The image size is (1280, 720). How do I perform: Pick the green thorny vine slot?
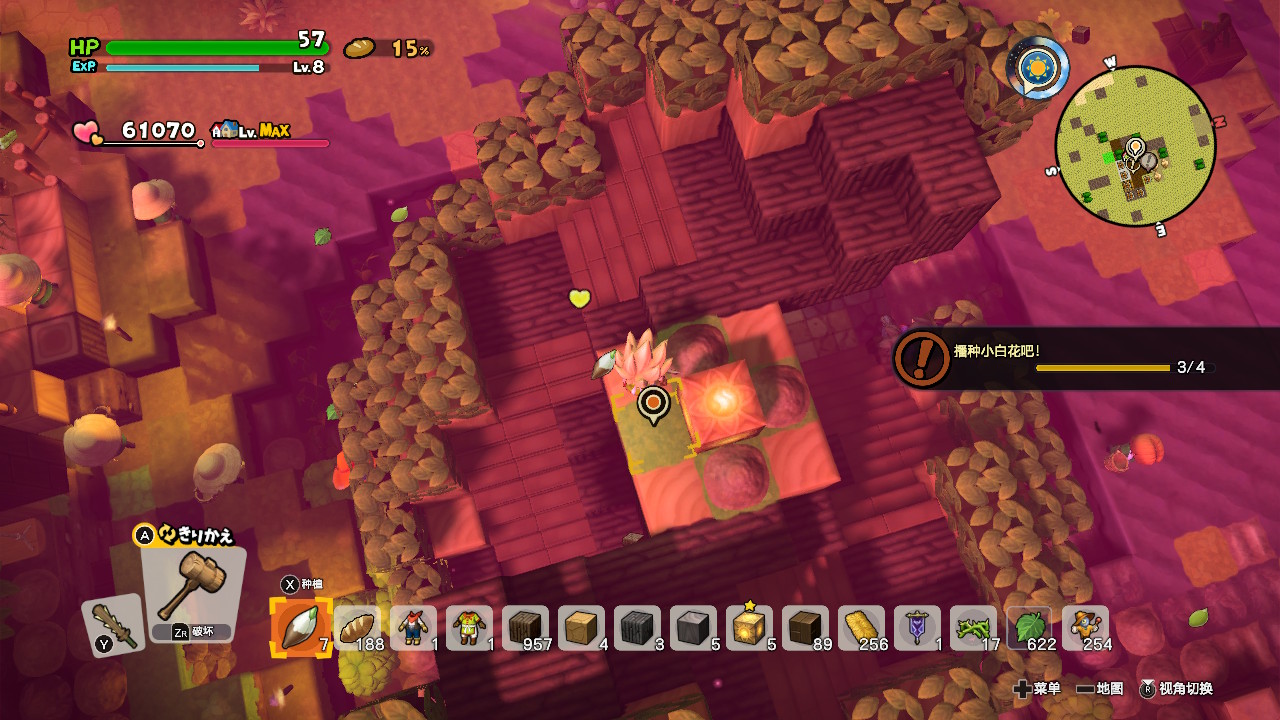tap(973, 628)
